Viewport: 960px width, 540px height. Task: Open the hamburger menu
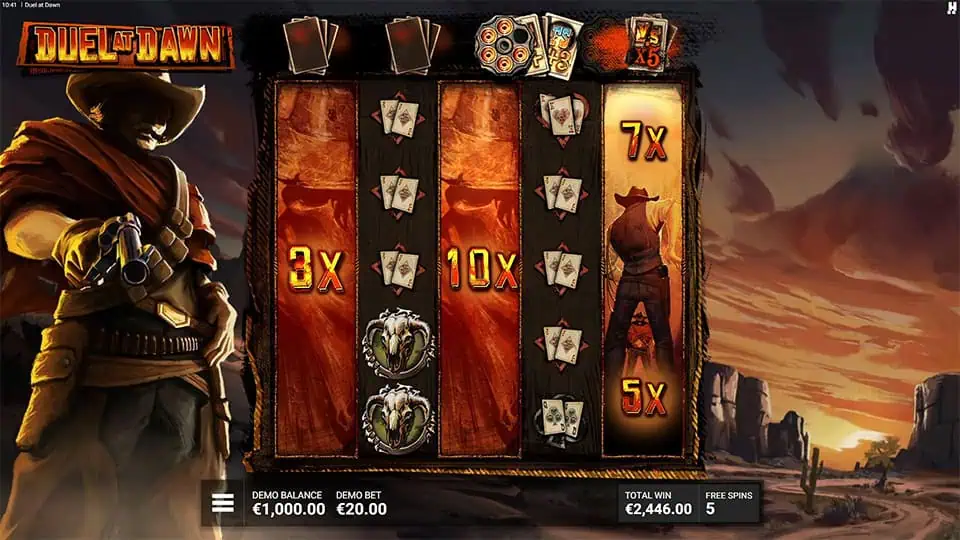click(222, 502)
